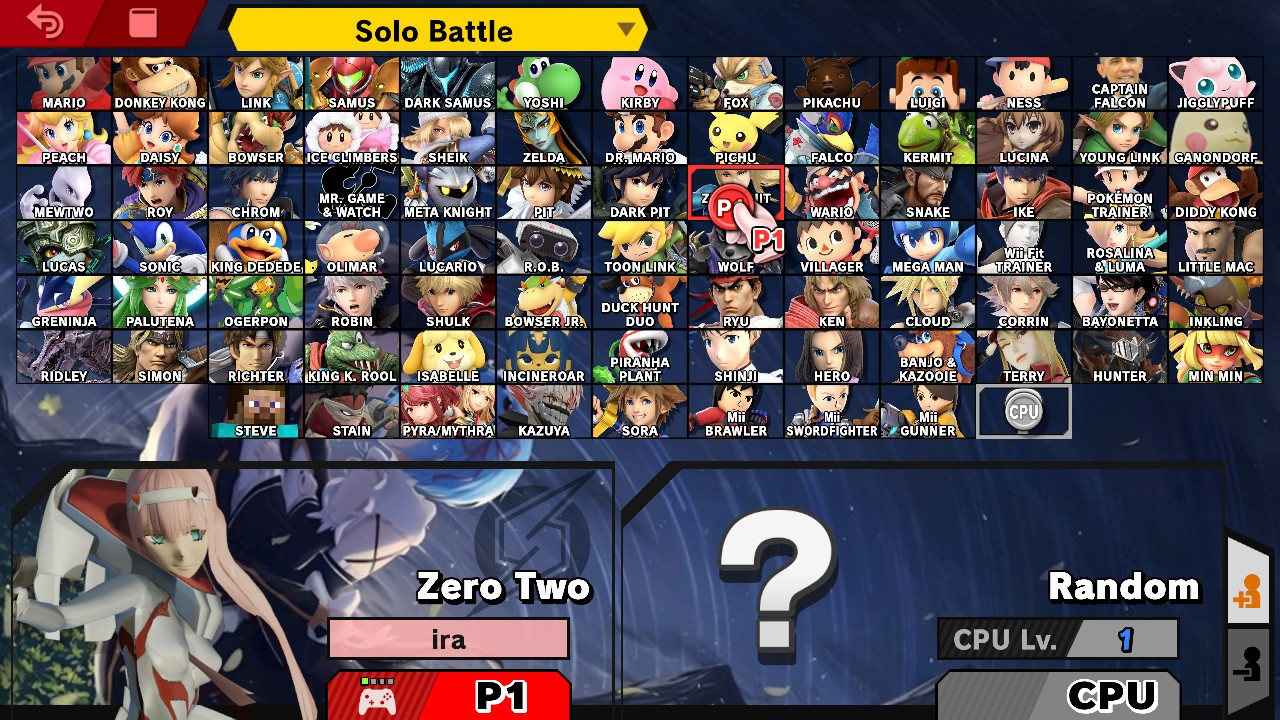Switch the P1 controller assignment
Viewport: 1280px width, 720px height.
click(448, 695)
